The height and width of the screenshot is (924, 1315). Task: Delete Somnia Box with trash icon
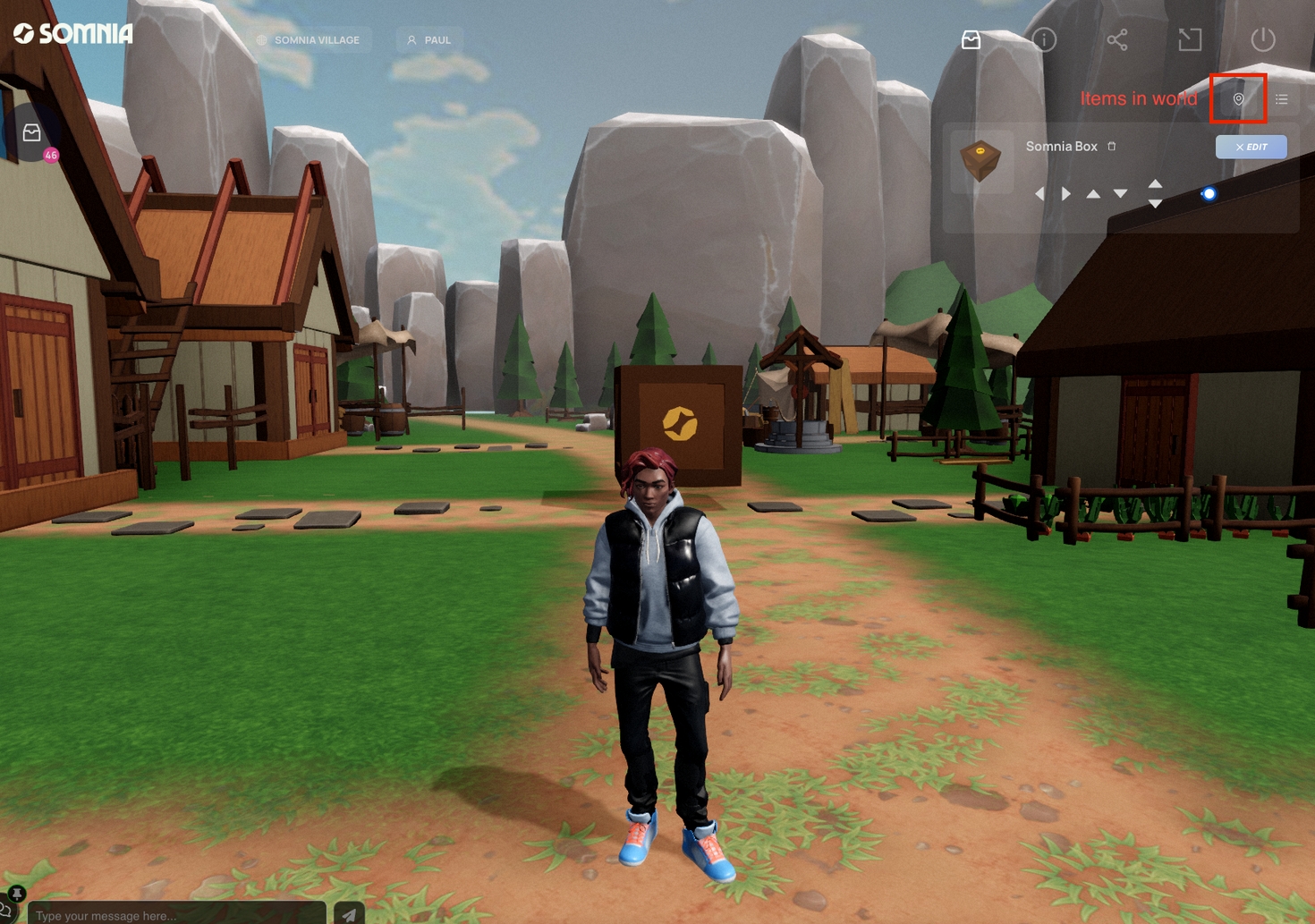pos(1112,146)
